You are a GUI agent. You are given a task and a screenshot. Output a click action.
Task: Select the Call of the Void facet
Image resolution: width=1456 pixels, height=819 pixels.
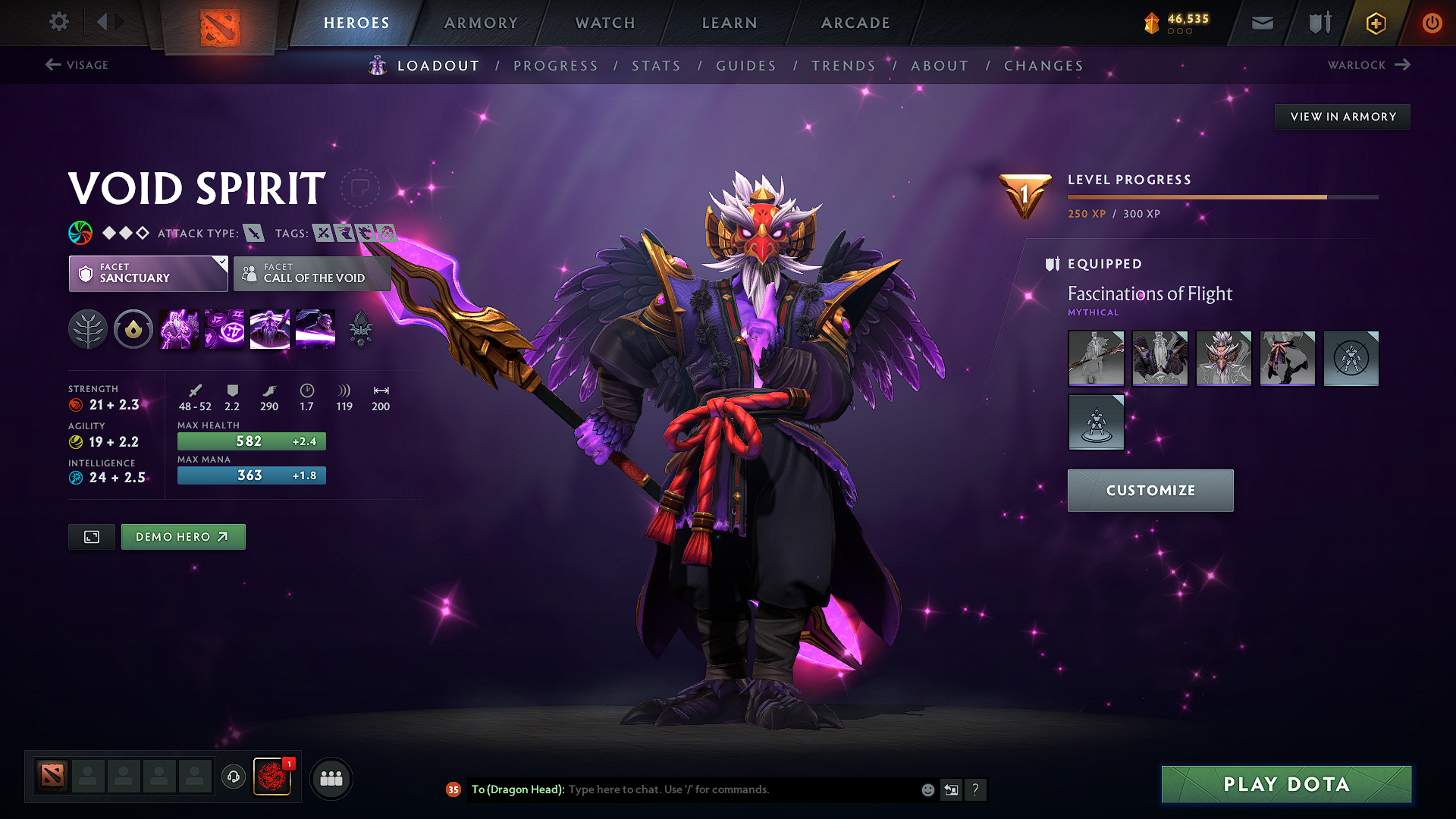tap(312, 274)
